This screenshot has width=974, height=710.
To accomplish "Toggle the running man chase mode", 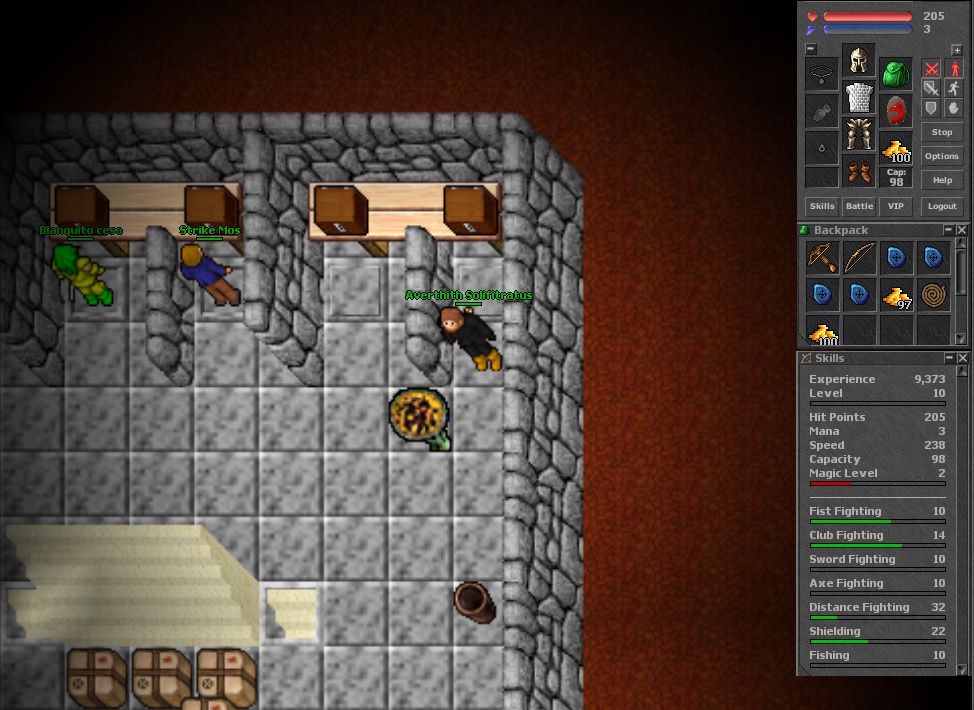I will (954, 88).
